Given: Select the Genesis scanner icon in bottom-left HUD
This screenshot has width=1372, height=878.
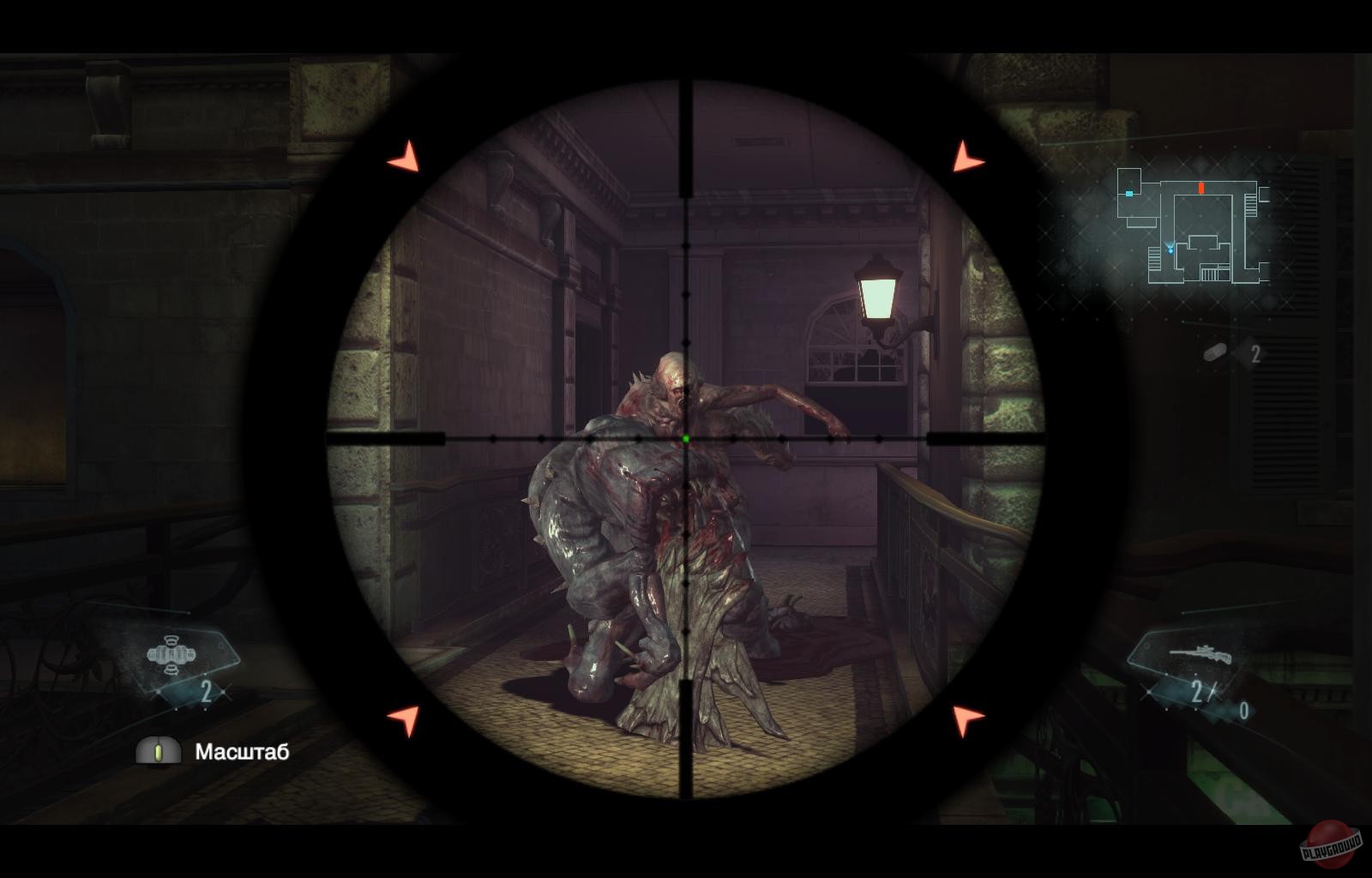Looking at the screenshot, I should click(x=171, y=654).
